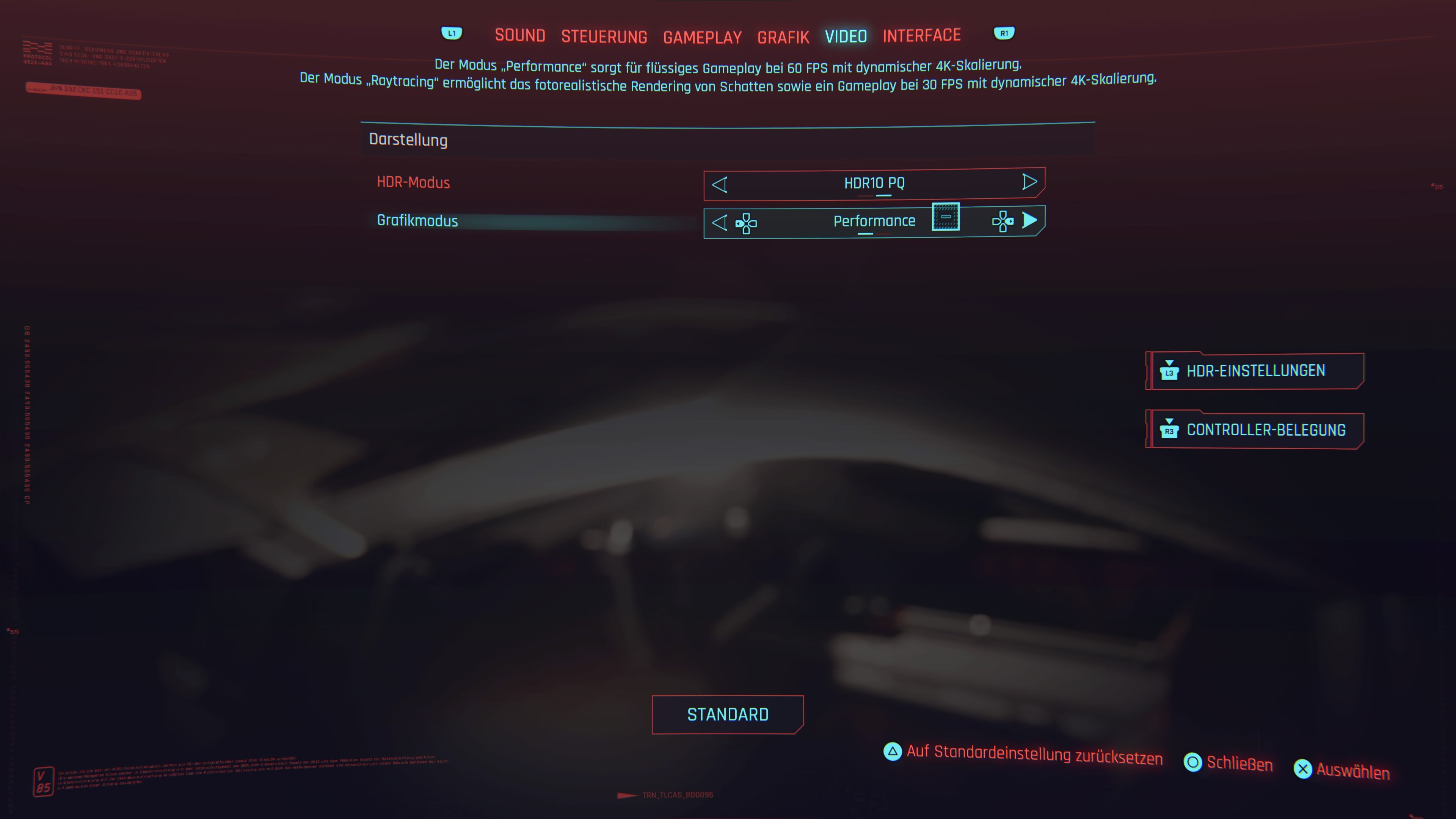
Task: Click the X button icon beside Auswählen
Action: tap(1304, 769)
